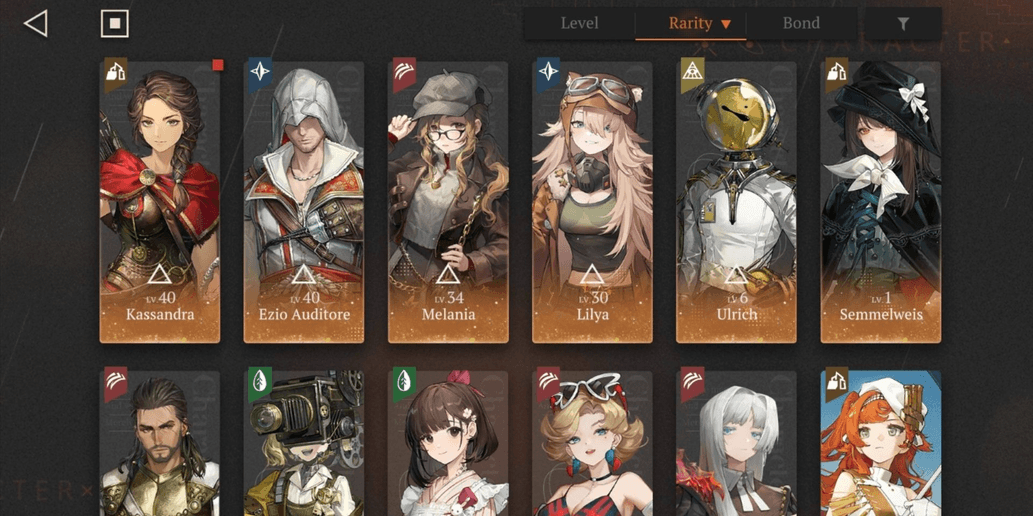Open the silver-haired character card
Image resolution: width=1033 pixels, height=516 pixels.
pyautogui.click(x=736, y=445)
